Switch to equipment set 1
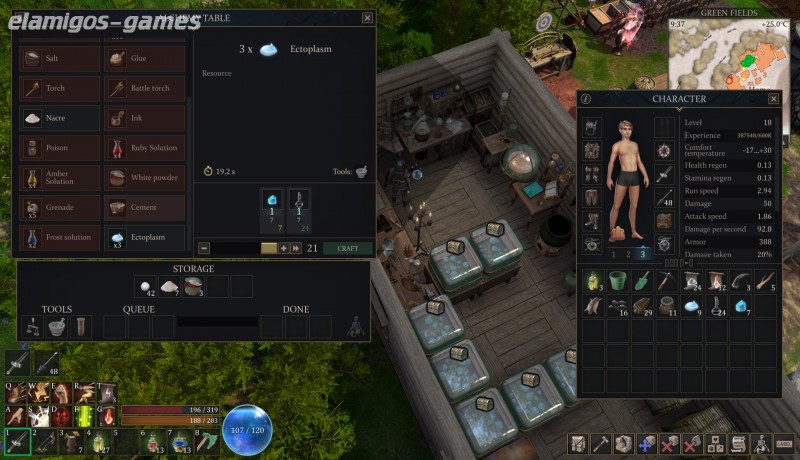Screen dimensions: 800x460 click(613, 254)
